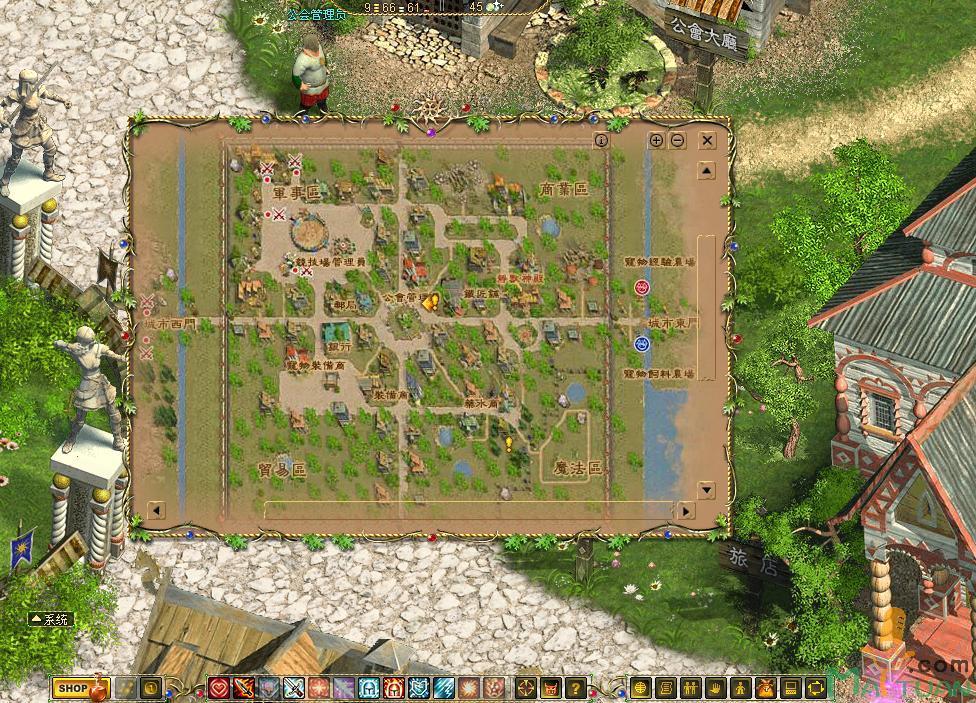976x703 pixels.
Task: Select the blue pet feed farm marker
Action: (x=642, y=344)
